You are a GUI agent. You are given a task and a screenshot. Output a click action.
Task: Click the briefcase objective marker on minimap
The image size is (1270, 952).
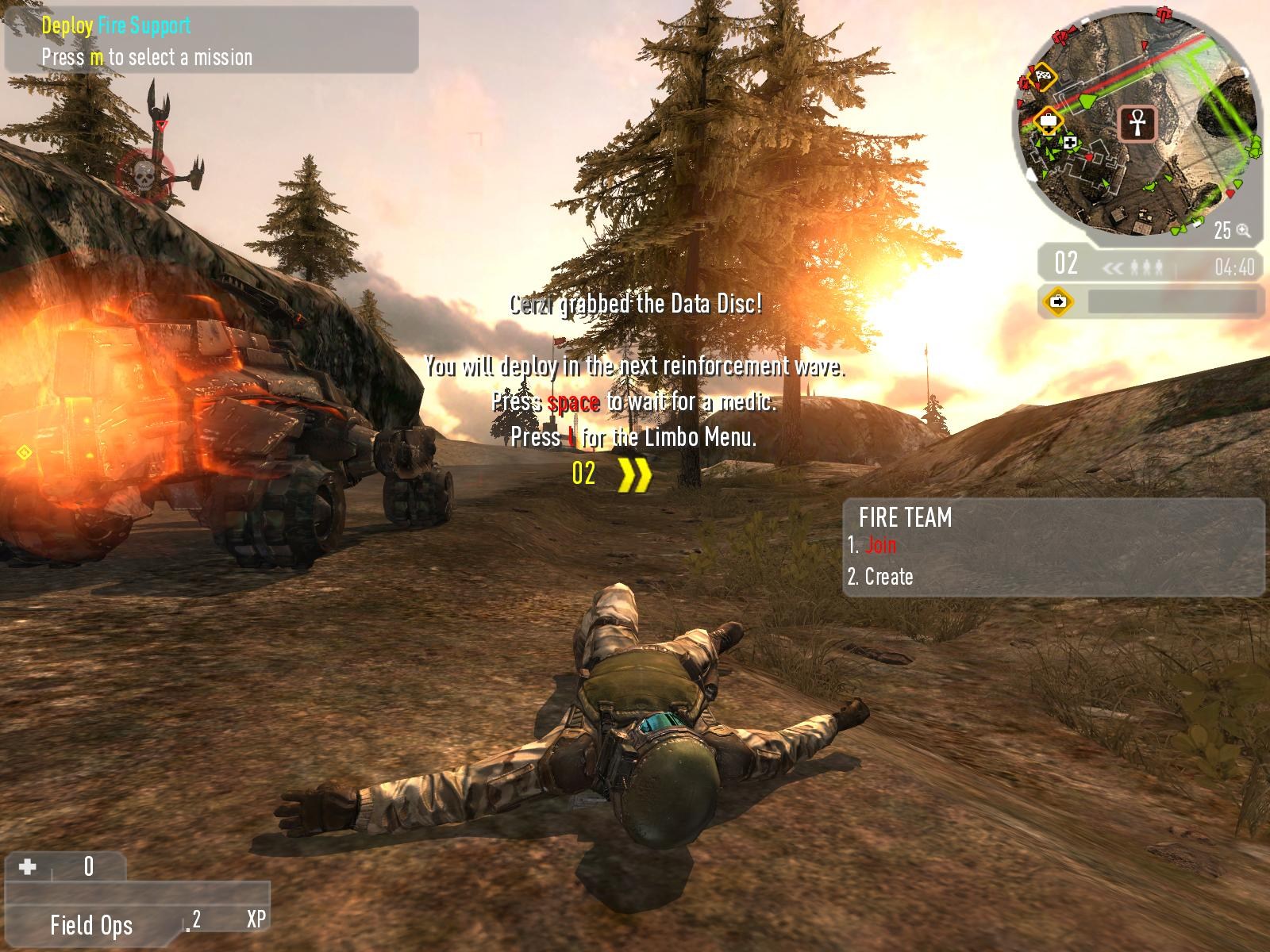click(1049, 121)
